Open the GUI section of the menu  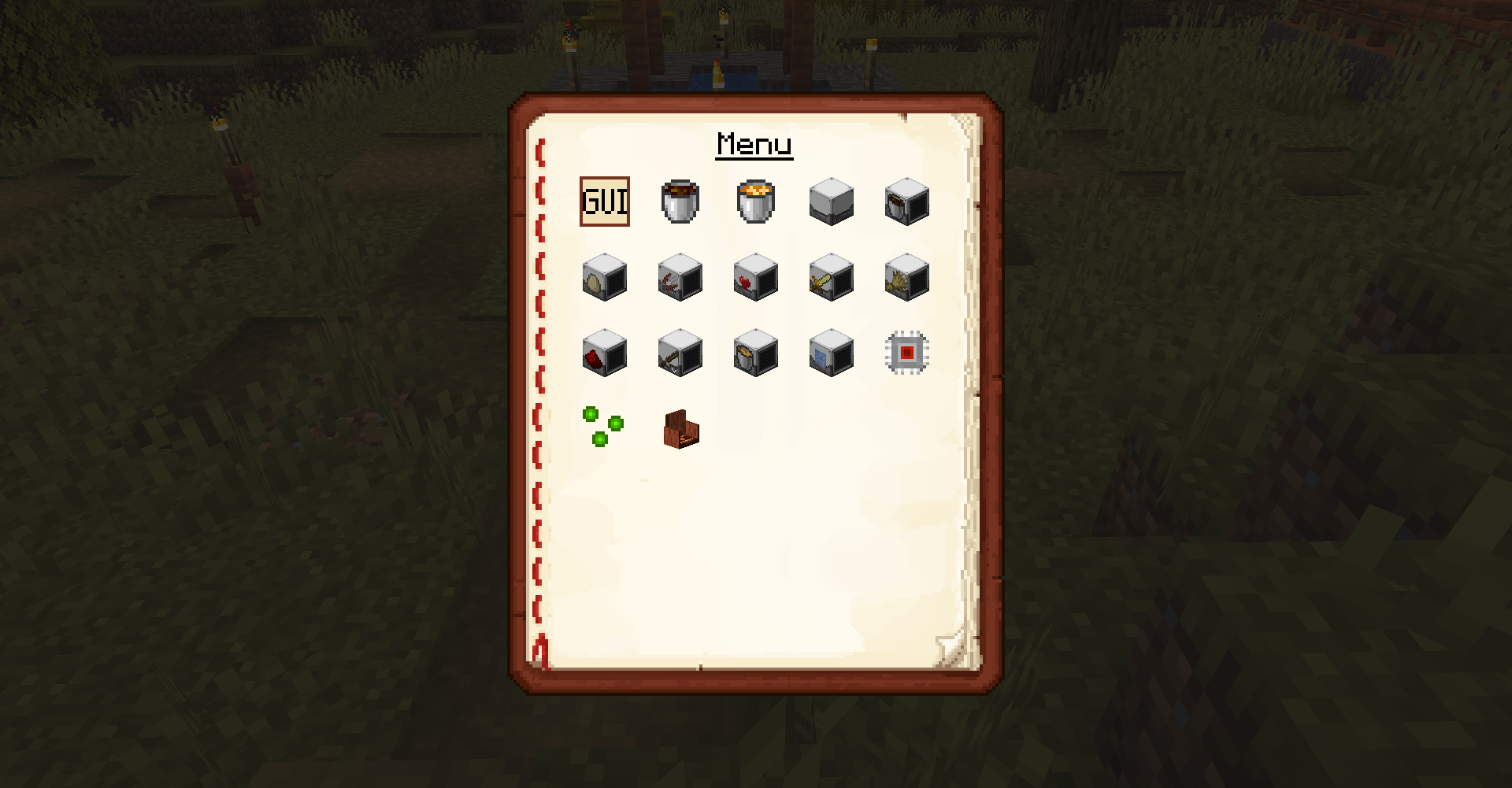tap(605, 203)
